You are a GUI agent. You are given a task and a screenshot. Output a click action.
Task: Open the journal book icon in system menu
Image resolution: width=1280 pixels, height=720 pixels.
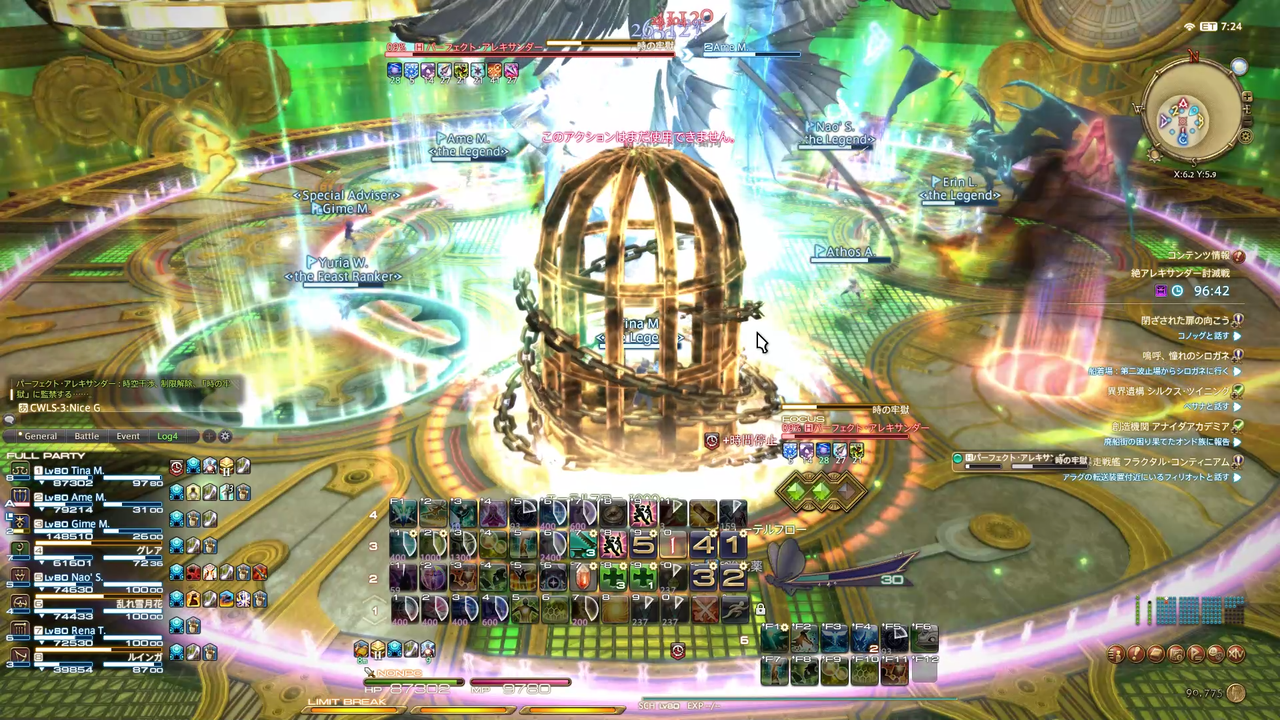[1157, 654]
